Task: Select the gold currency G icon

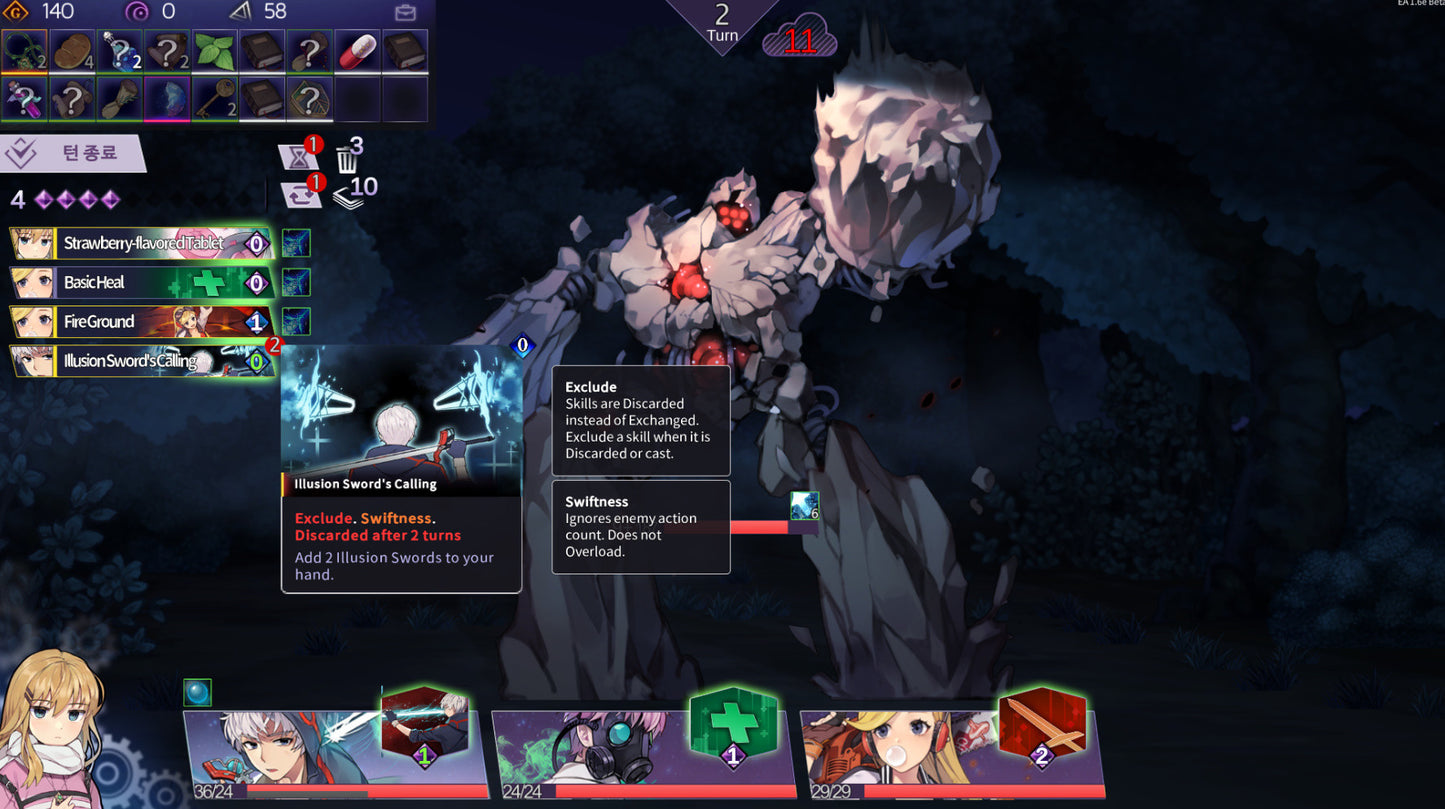Action: click(17, 11)
